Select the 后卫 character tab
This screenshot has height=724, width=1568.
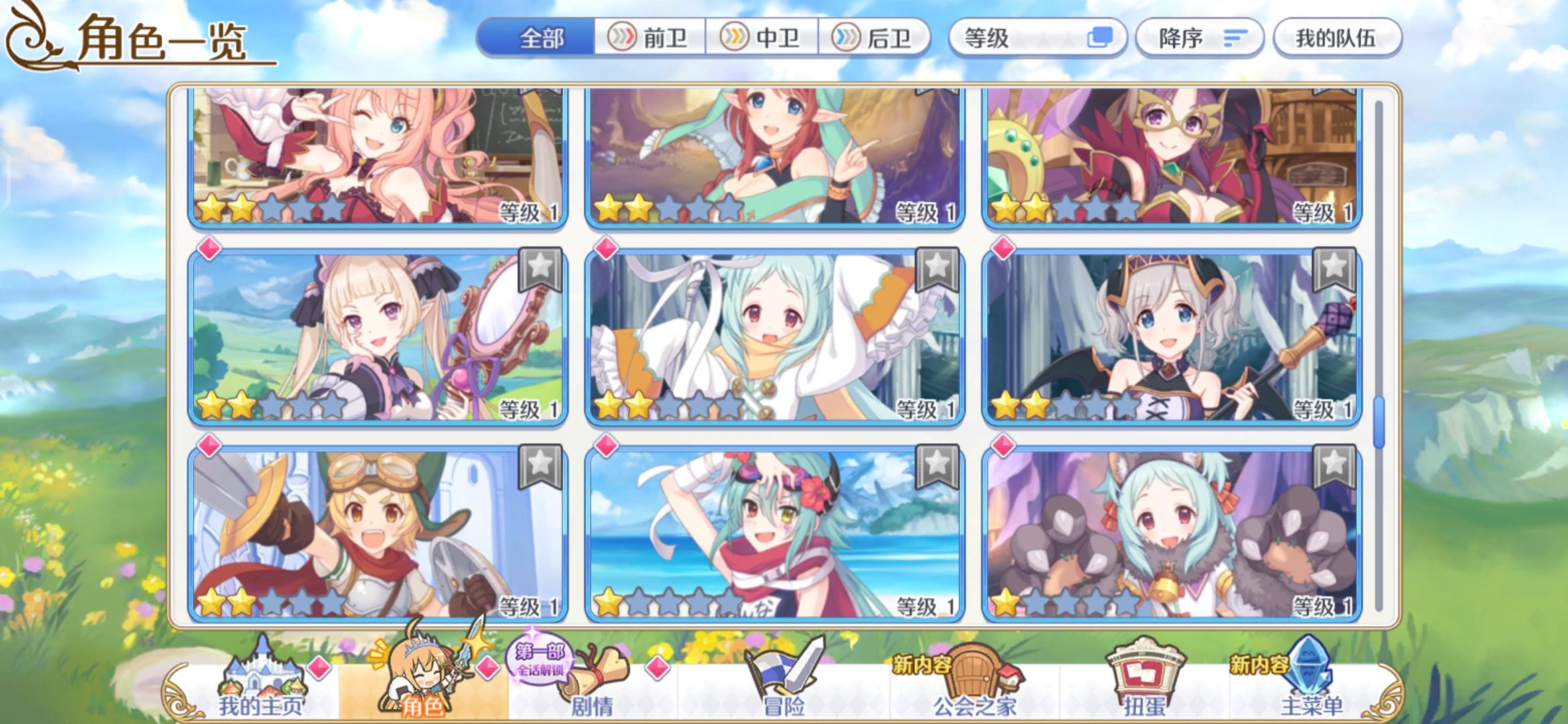(x=879, y=38)
